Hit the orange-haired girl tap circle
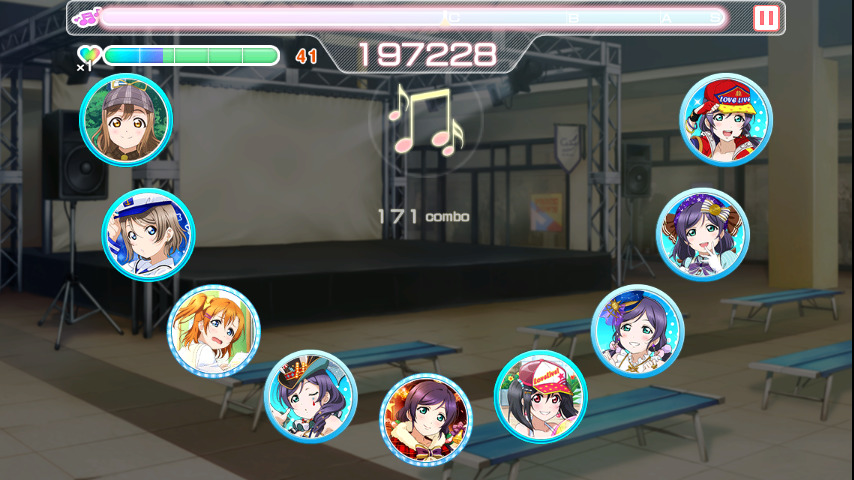This screenshot has width=854, height=480. (x=214, y=331)
